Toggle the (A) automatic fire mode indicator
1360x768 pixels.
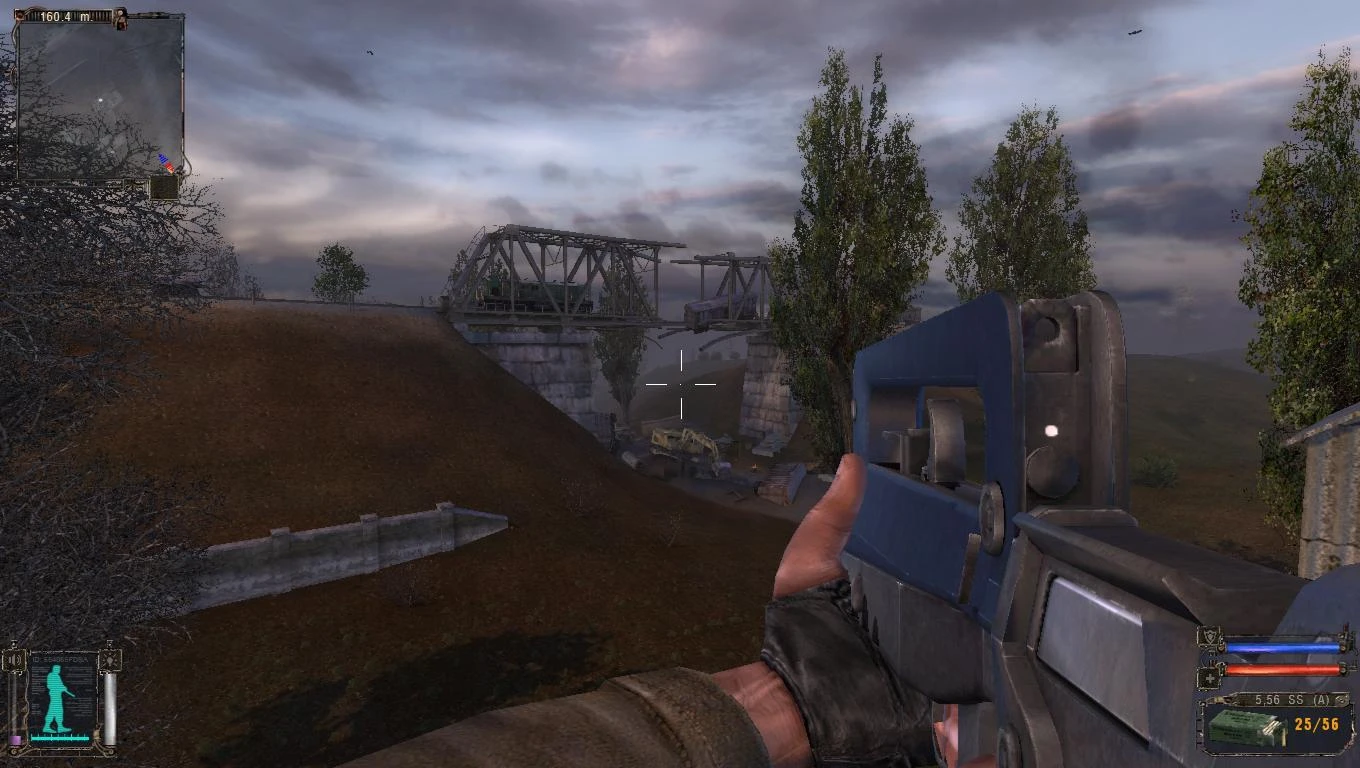[1321, 699]
